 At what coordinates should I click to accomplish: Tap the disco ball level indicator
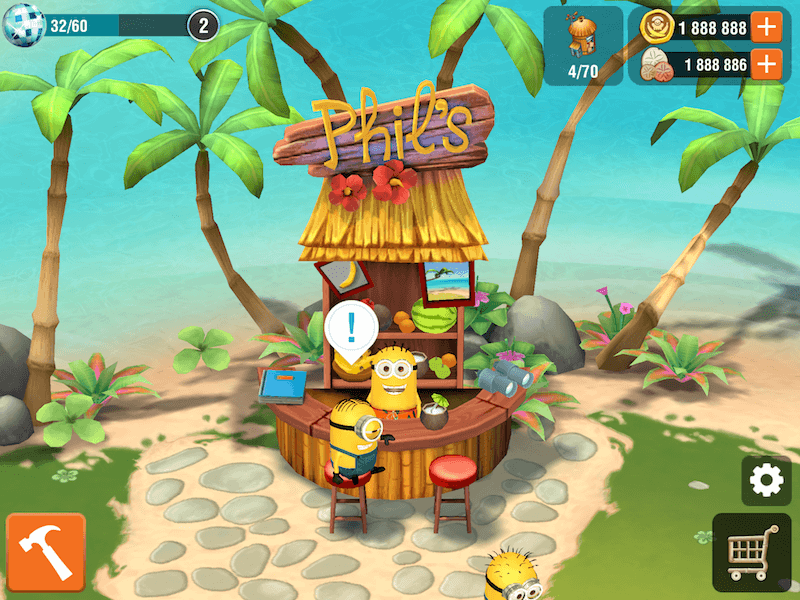(19, 25)
